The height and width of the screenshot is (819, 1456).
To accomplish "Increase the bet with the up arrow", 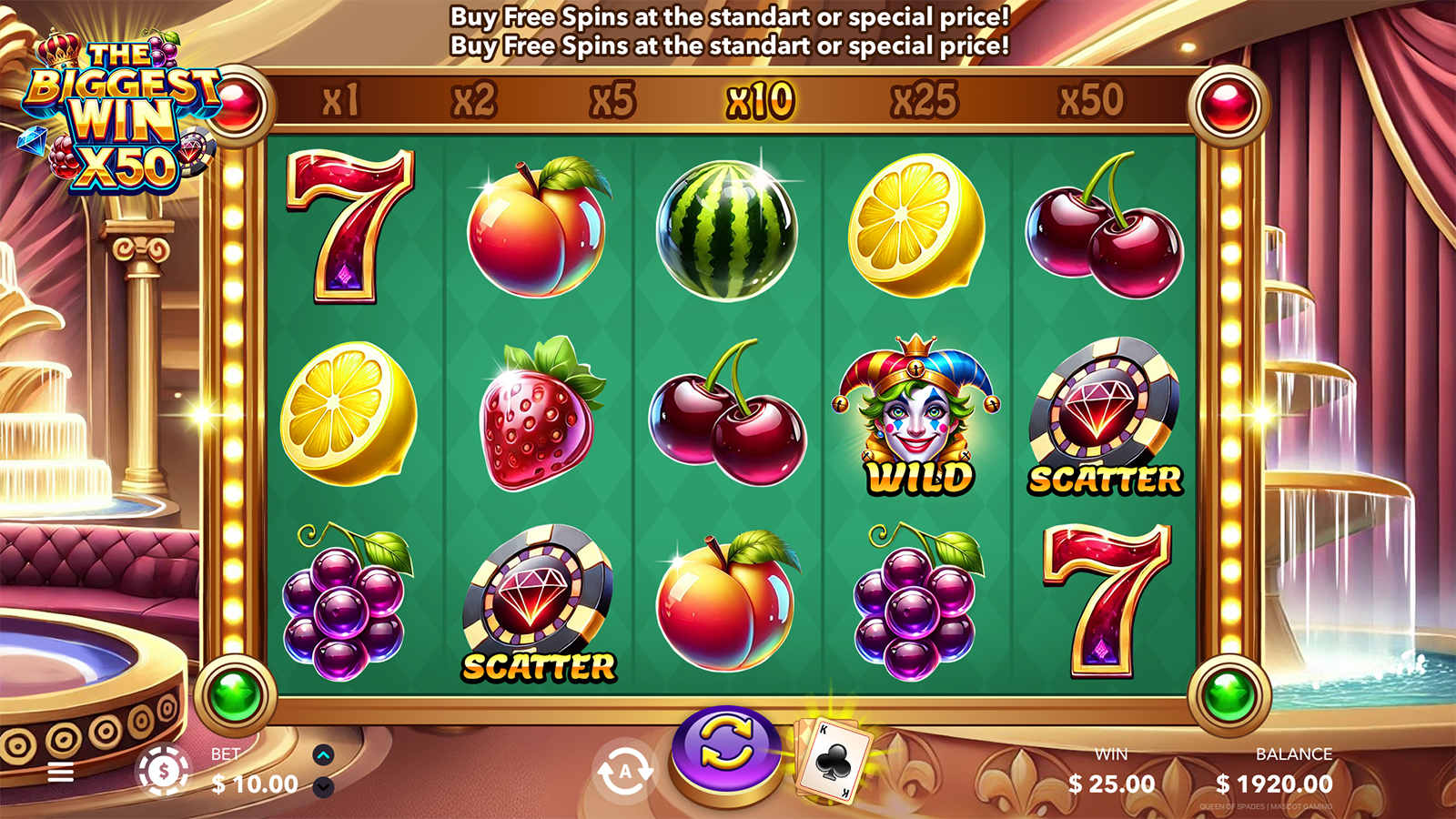I will click(x=323, y=755).
